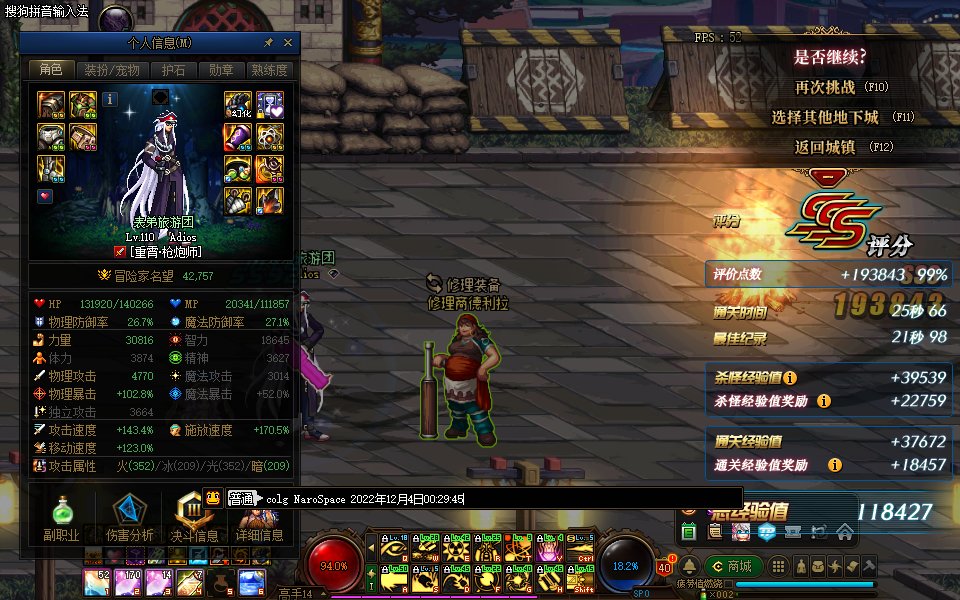Pin the character info window
960x600 pixels.
[x=268, y=43]
